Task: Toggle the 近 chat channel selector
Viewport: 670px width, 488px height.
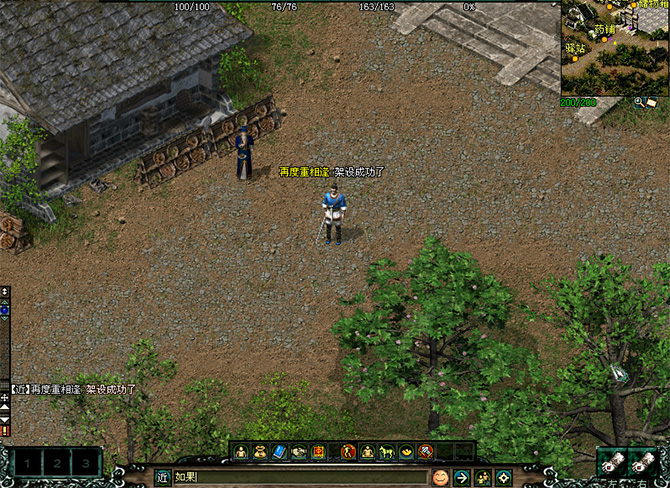Action: (162, 477)
